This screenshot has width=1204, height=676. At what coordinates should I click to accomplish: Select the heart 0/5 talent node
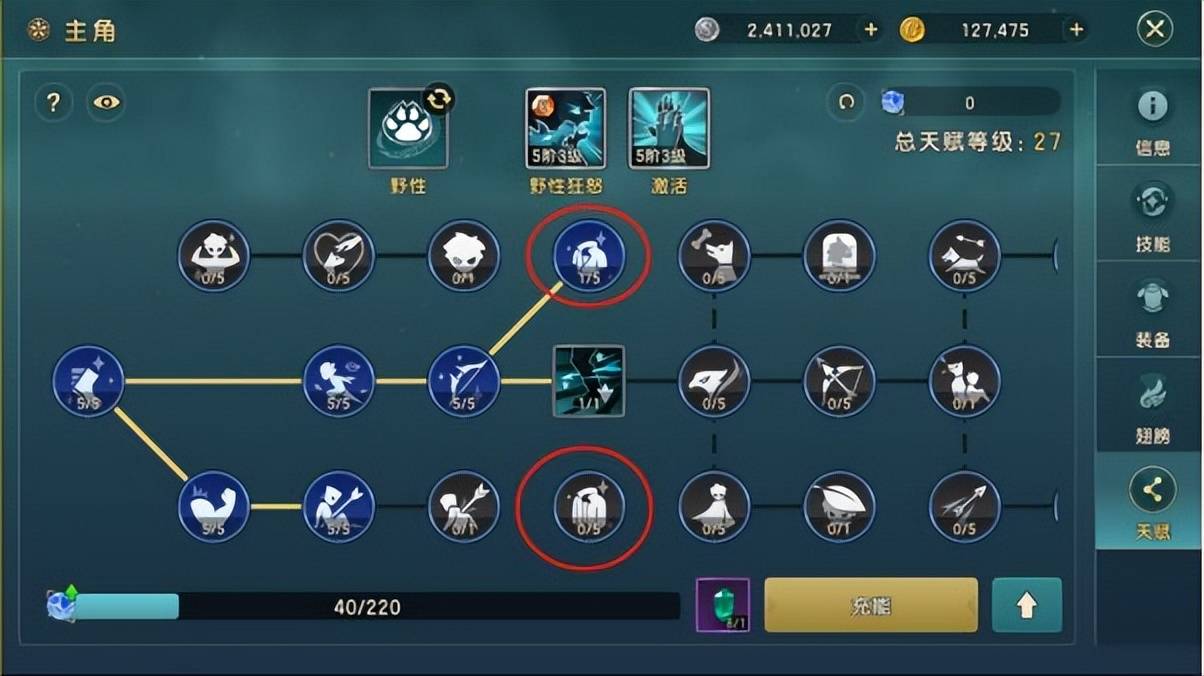point(338,256)
